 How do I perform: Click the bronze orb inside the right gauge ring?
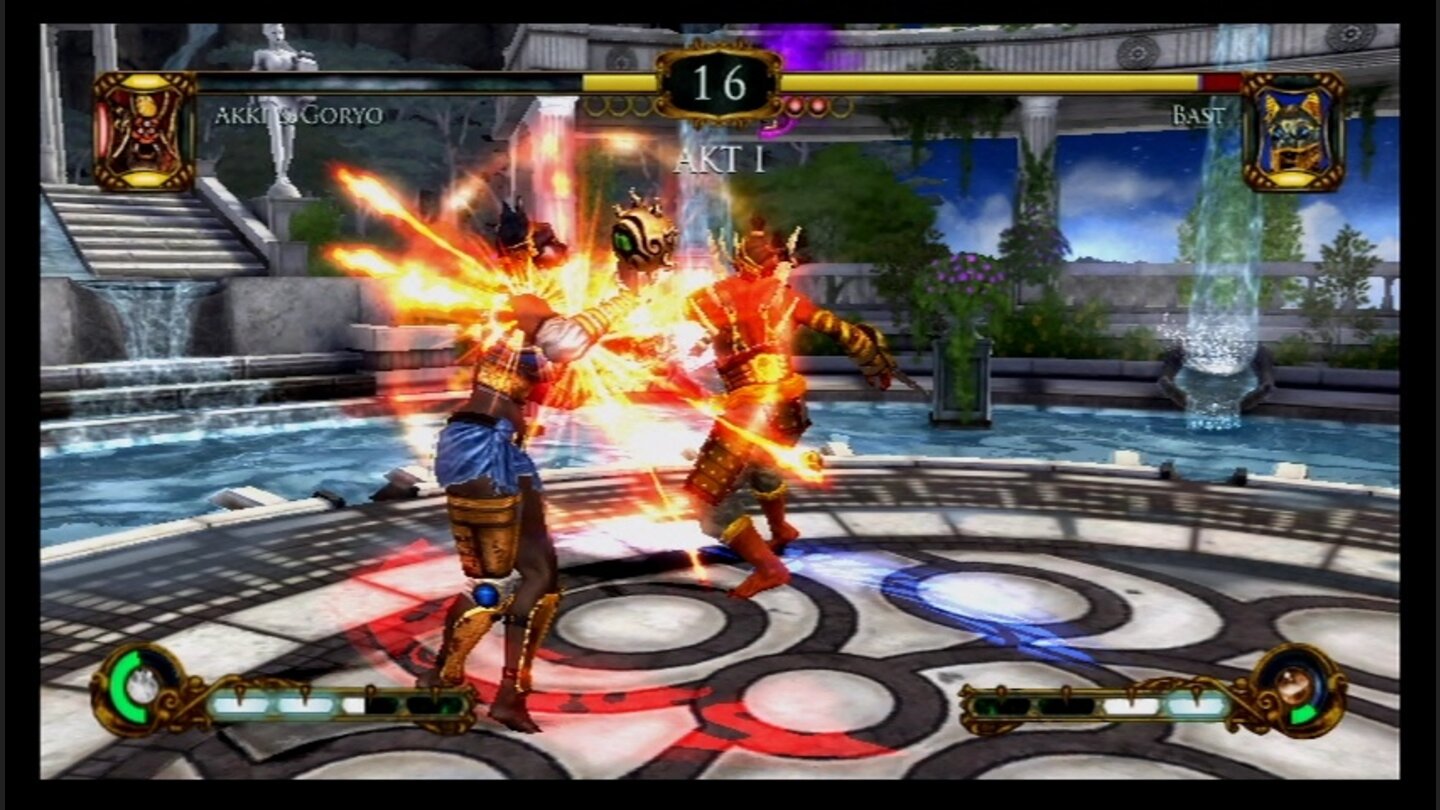tap(1295, 685)
